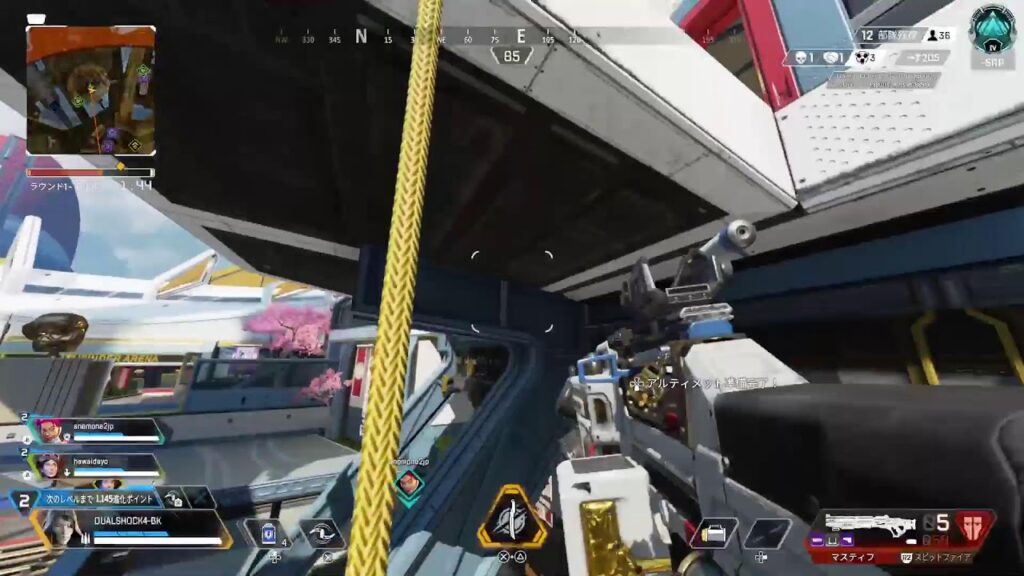
Task: Select teammate anemone2jp's squad card
Action: pyautogui.click(x=100, y=430)
